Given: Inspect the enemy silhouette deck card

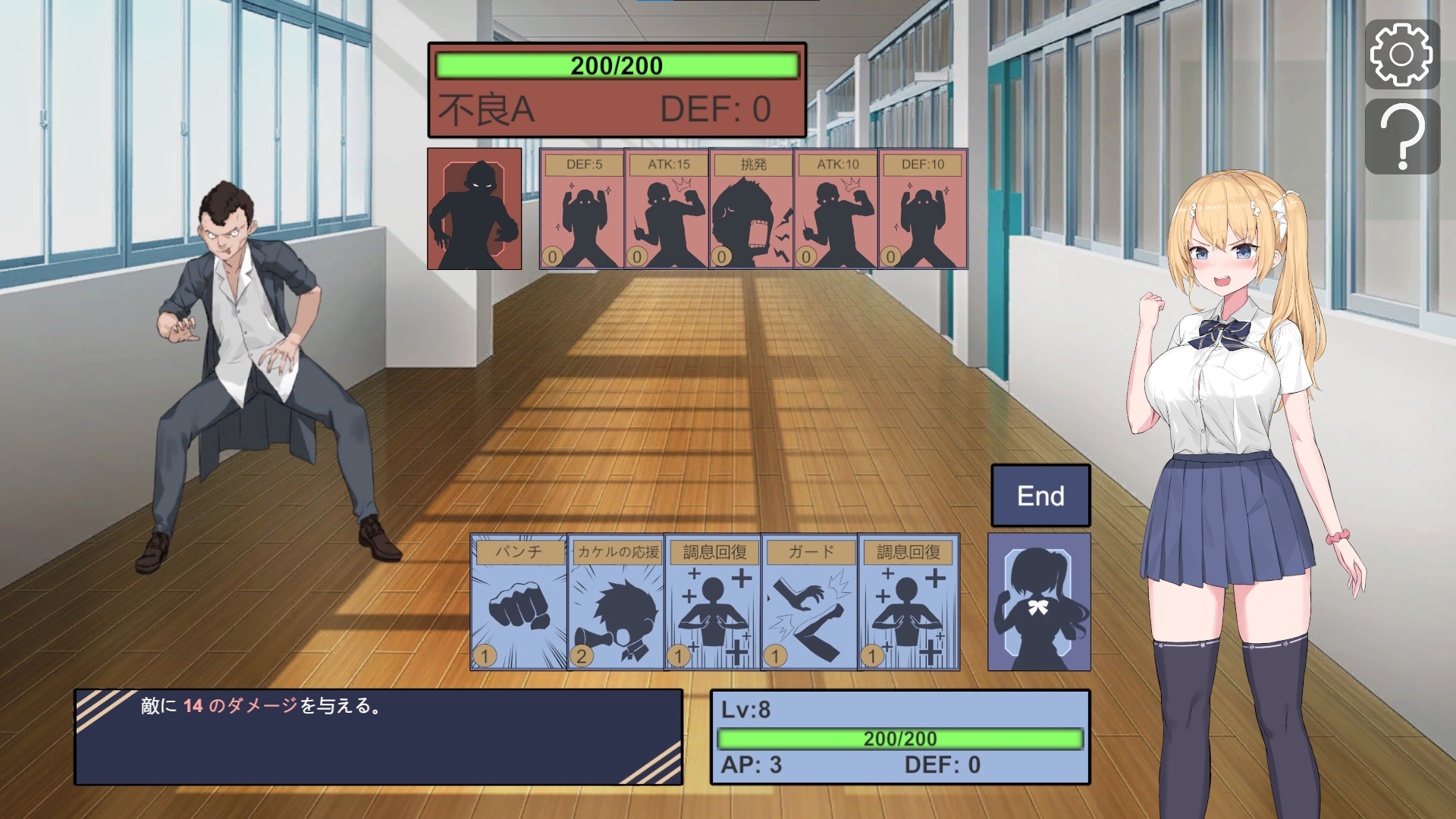Looking at the screenshot, I should 475,209.
